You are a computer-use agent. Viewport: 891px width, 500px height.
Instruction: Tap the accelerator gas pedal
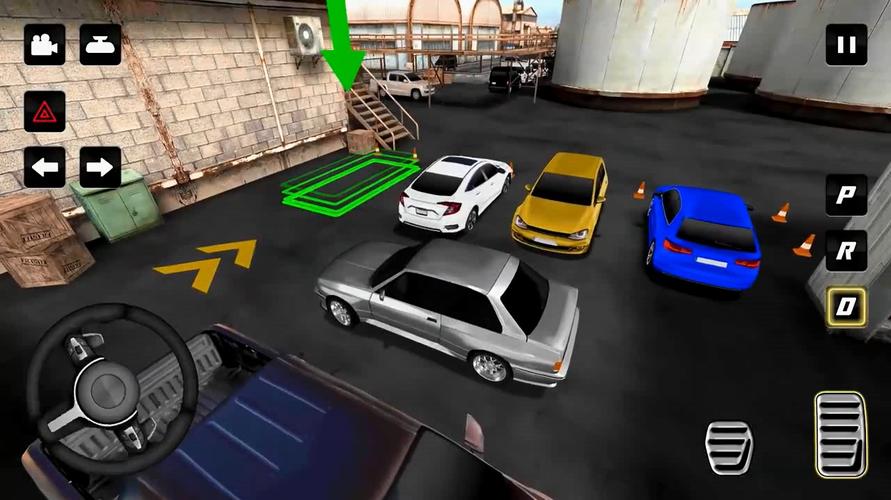pos(838,432)
